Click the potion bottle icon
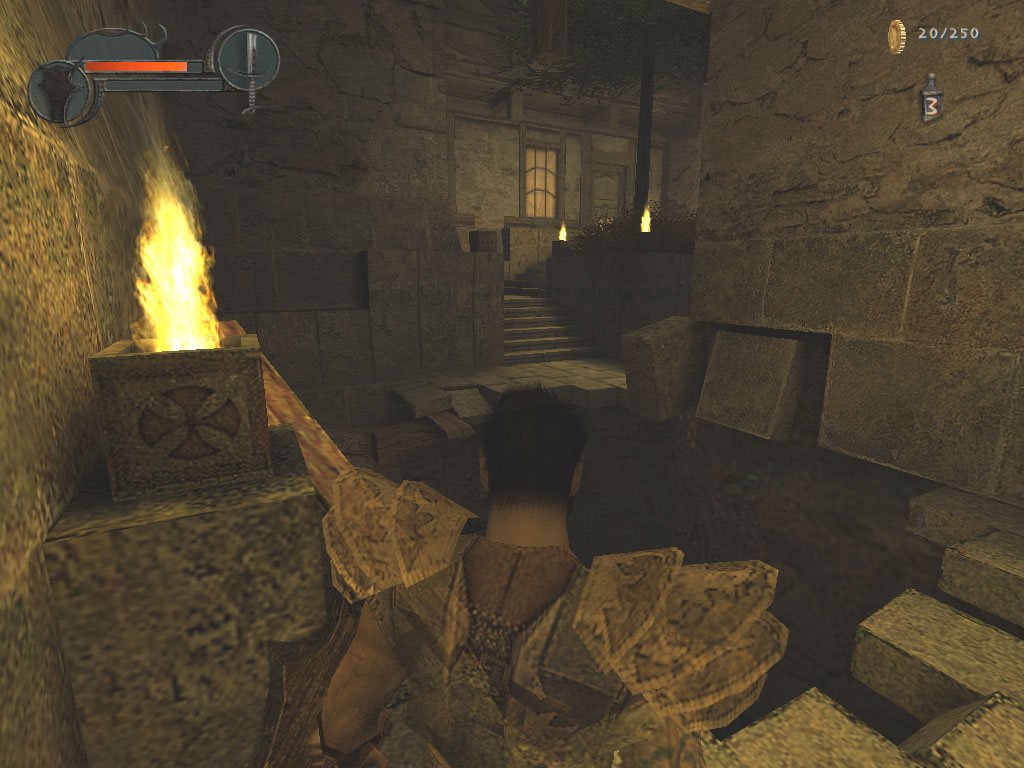 (x=931, y=100)
